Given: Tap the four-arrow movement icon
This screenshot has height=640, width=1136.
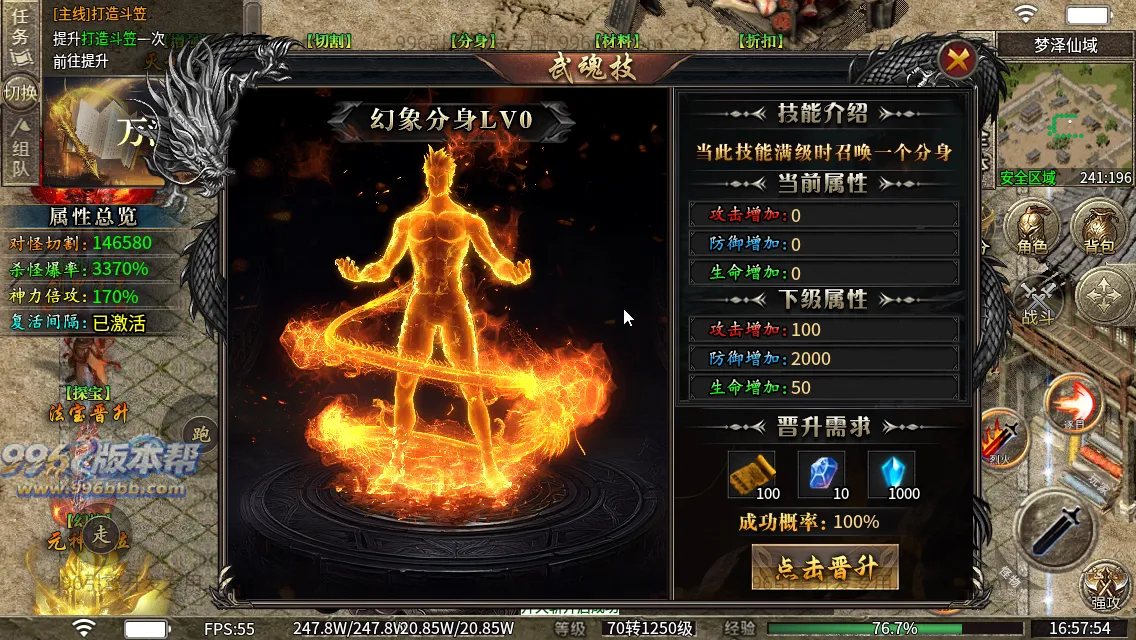Looking at the screenshot, I should (x=1104, y=297).
